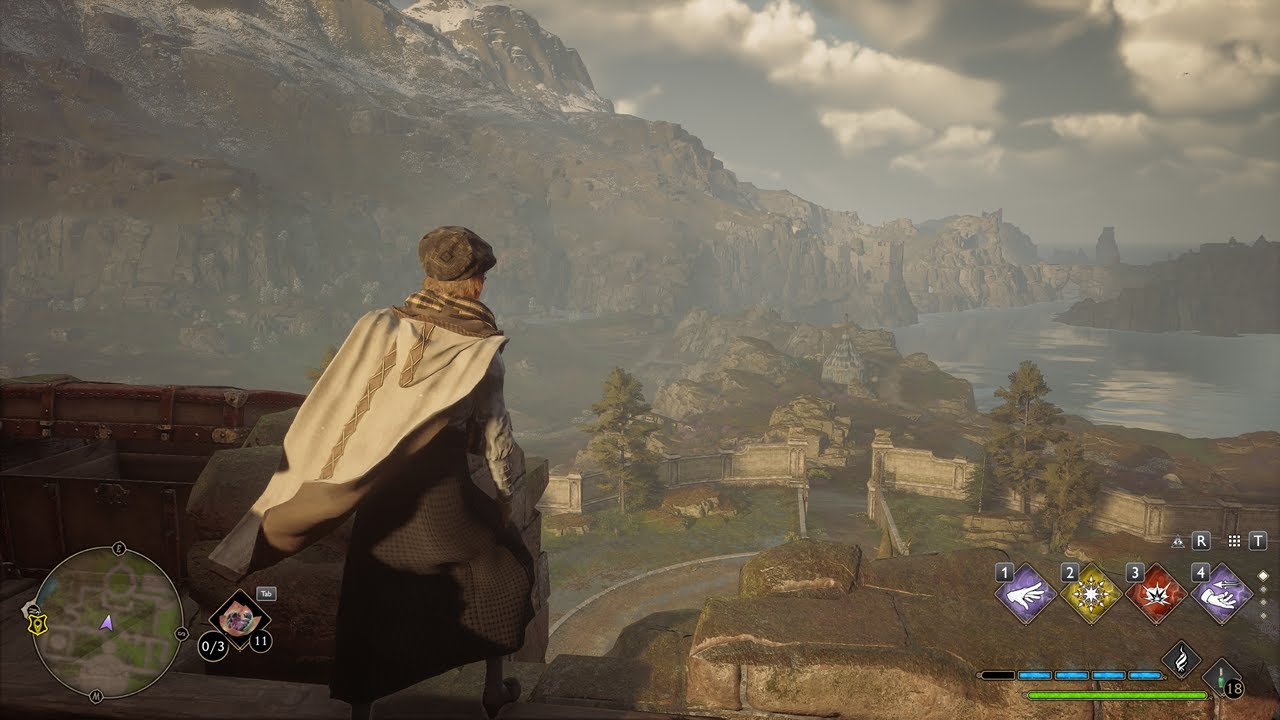This screenshot has height=720, width=1280.
Task: Click the circular minimap
Action: point(107,622)
